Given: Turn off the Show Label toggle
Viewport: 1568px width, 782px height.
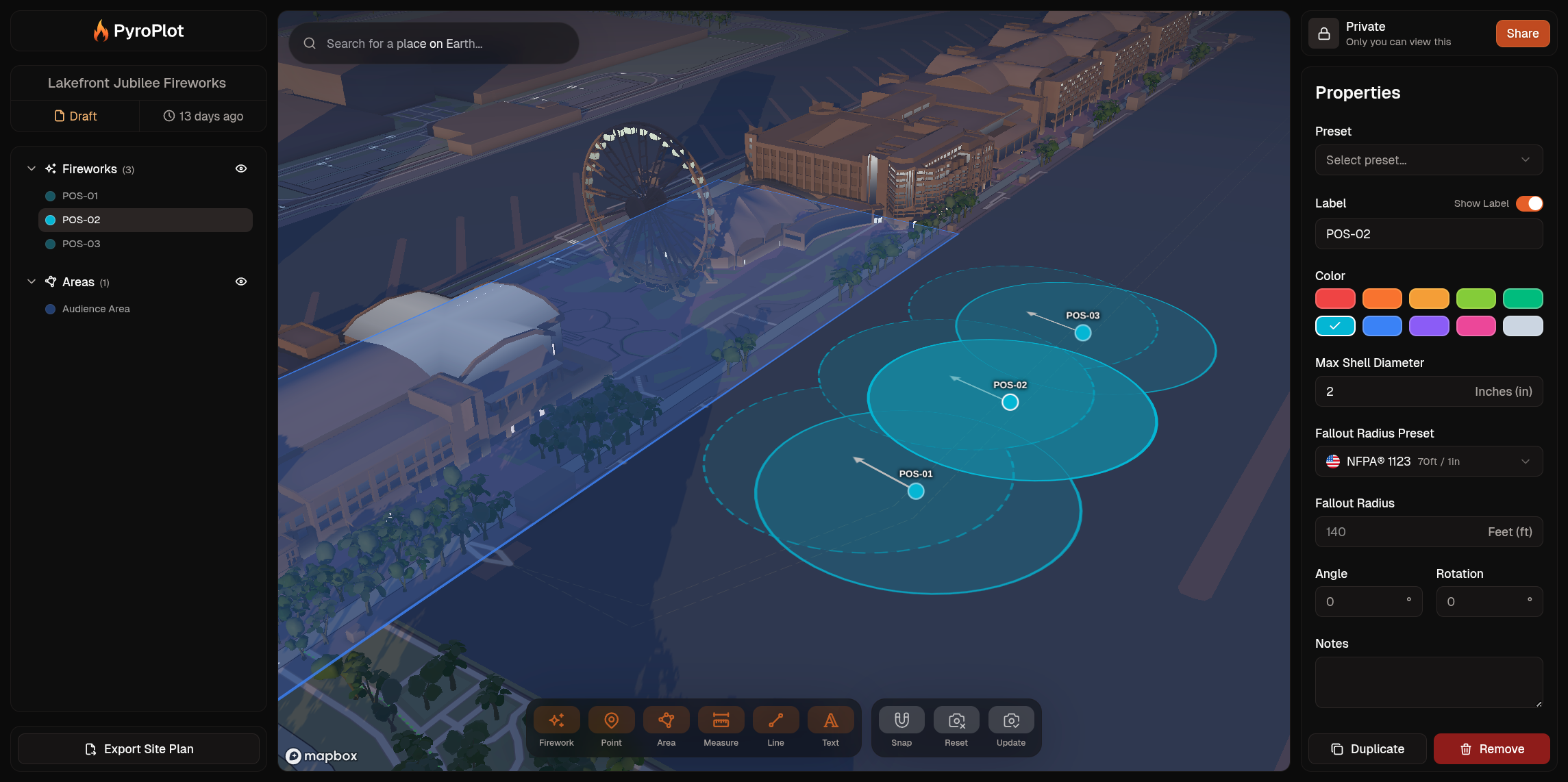Looking at the screenshot, I should click(1528, 203).
